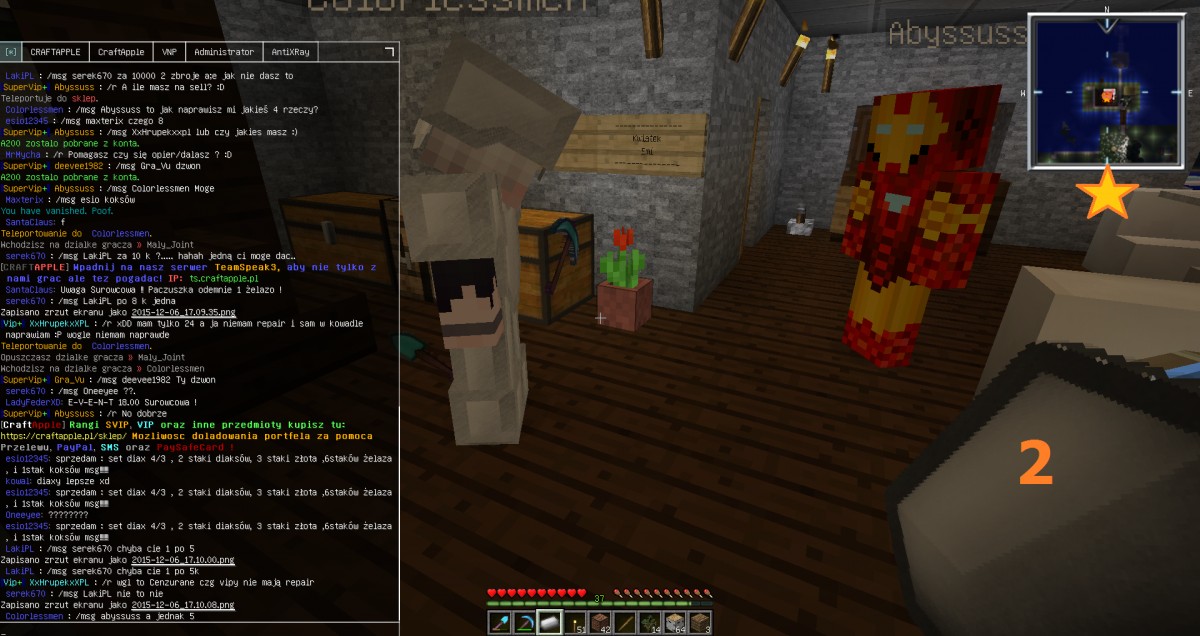Click the corner bracket icon on the chat tab bar
Image resolution: width=1200 pixels, height=636 pixels.
389,50
